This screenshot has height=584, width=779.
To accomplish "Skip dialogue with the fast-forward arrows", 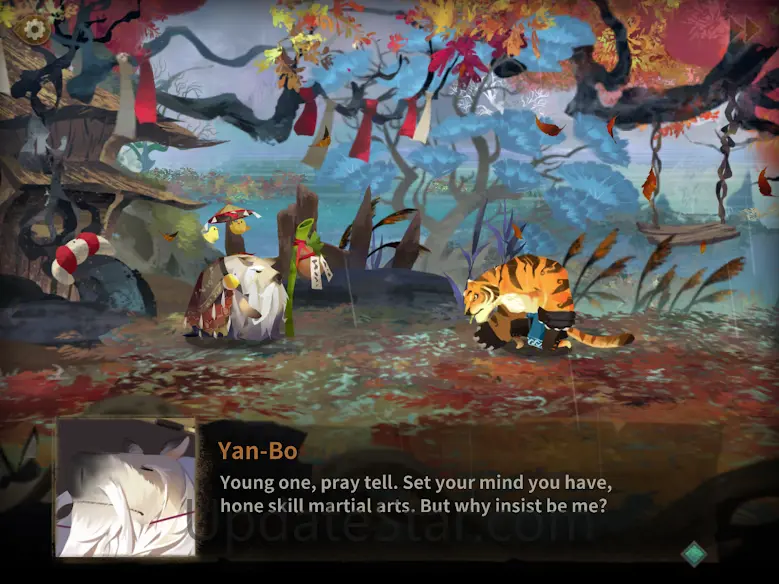I will coord(745,30).
